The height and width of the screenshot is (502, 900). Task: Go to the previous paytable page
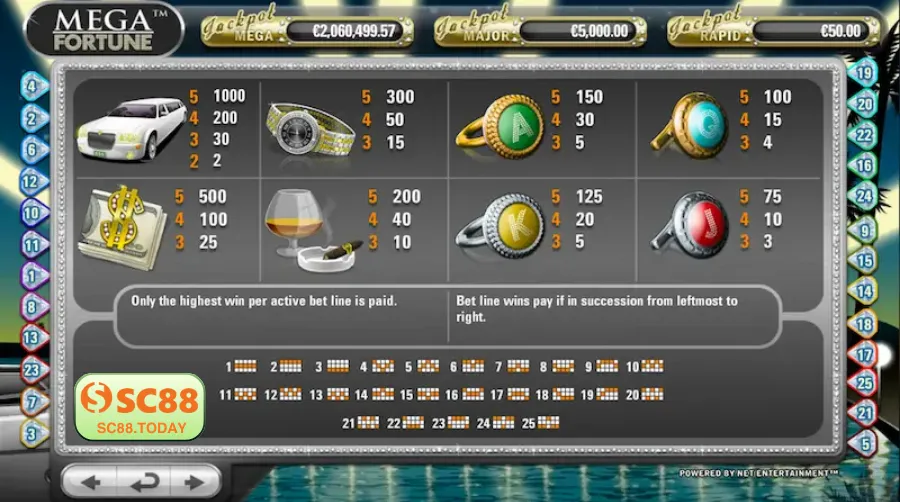pos(91,482)
